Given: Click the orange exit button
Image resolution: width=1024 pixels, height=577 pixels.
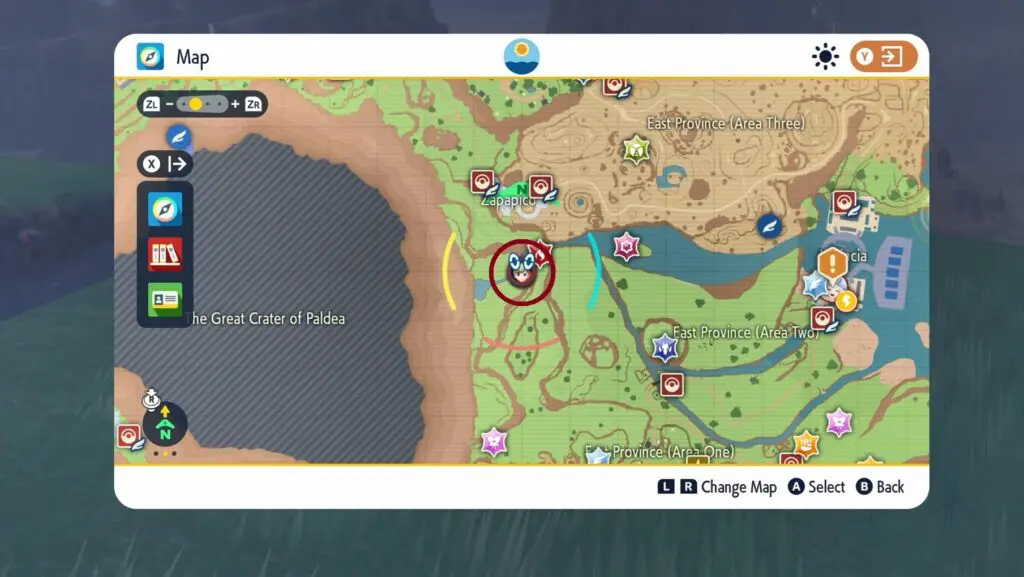Looking at the screenshot, I should click(x=883, y=57).
